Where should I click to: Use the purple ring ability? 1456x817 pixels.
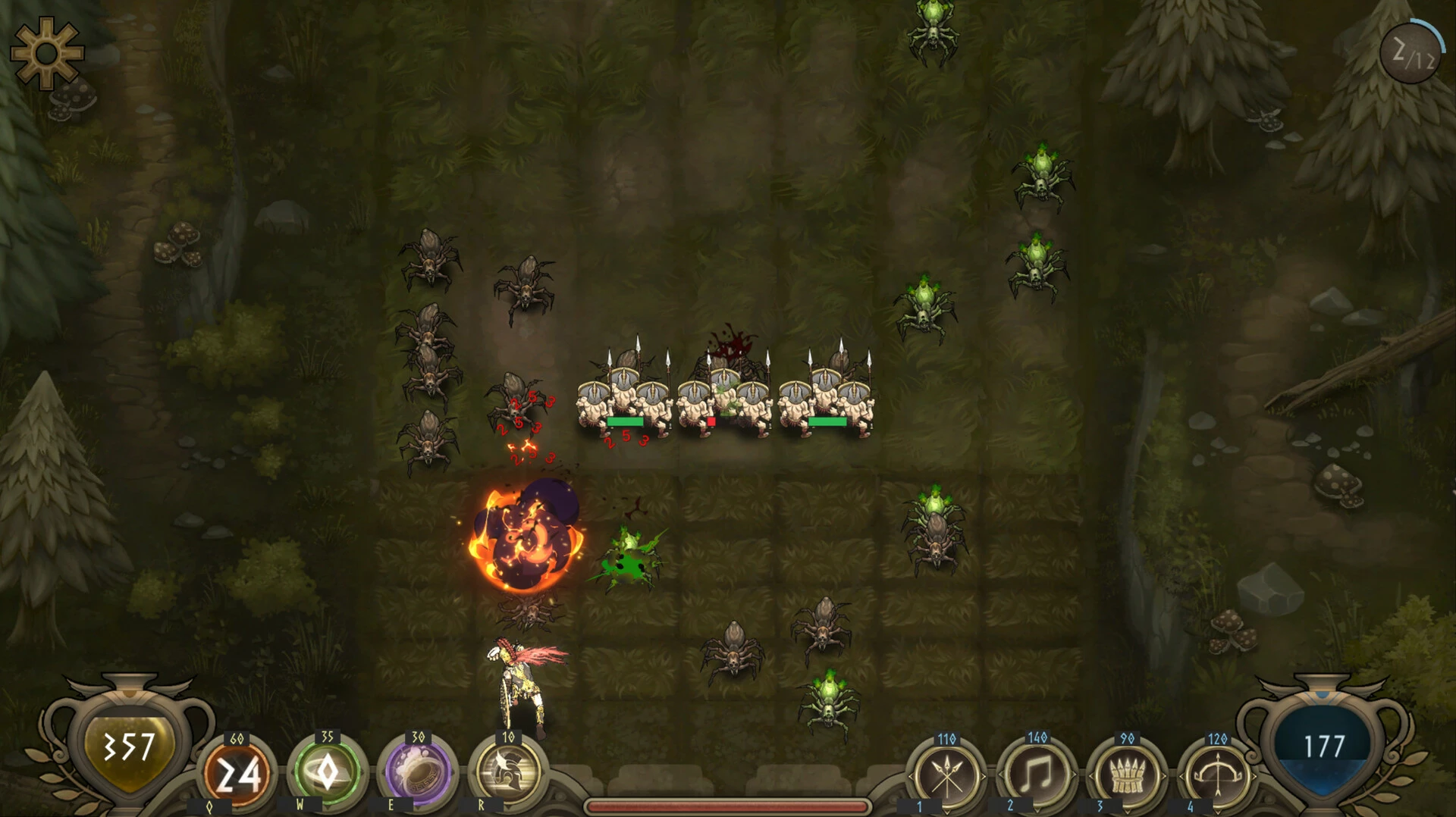418,772
